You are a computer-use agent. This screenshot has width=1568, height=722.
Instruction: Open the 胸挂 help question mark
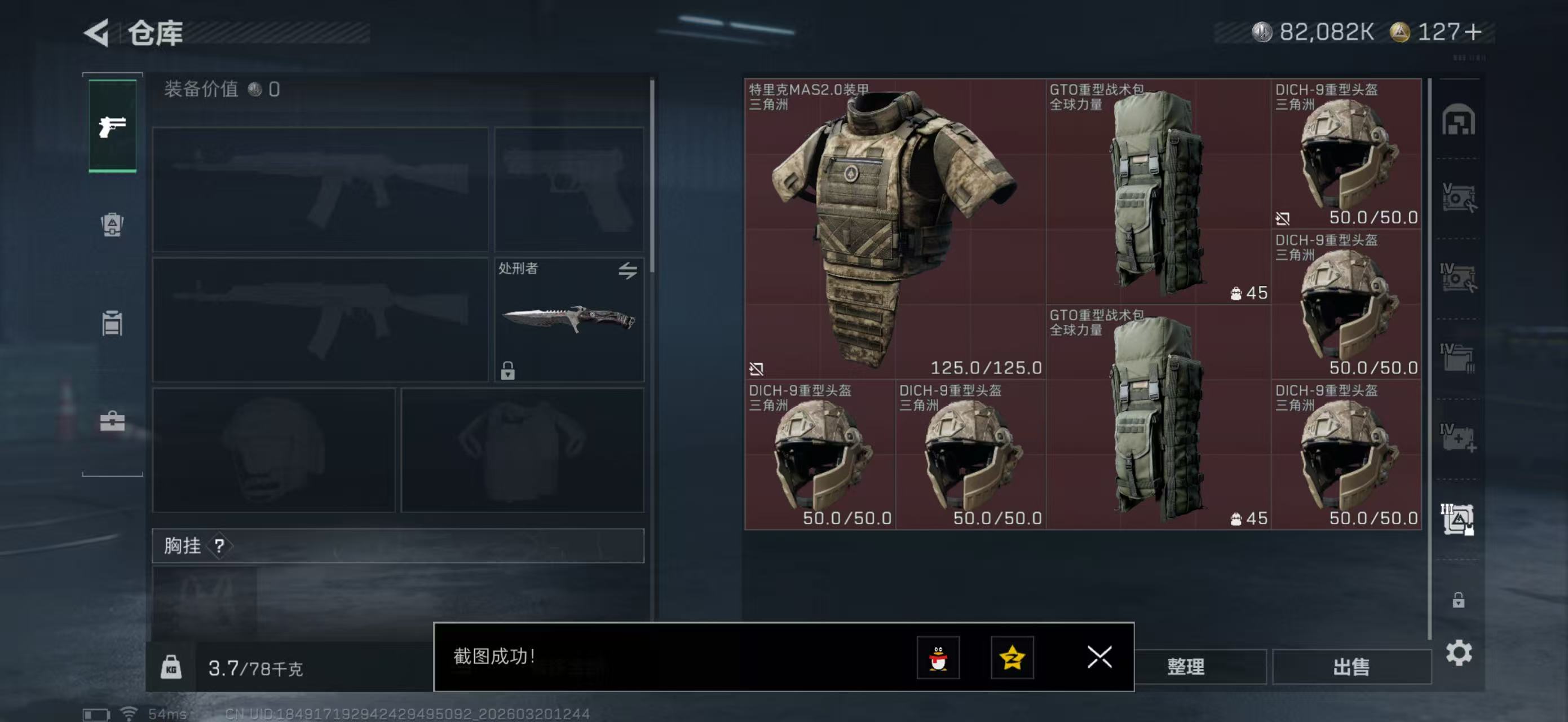coord(219,545)
